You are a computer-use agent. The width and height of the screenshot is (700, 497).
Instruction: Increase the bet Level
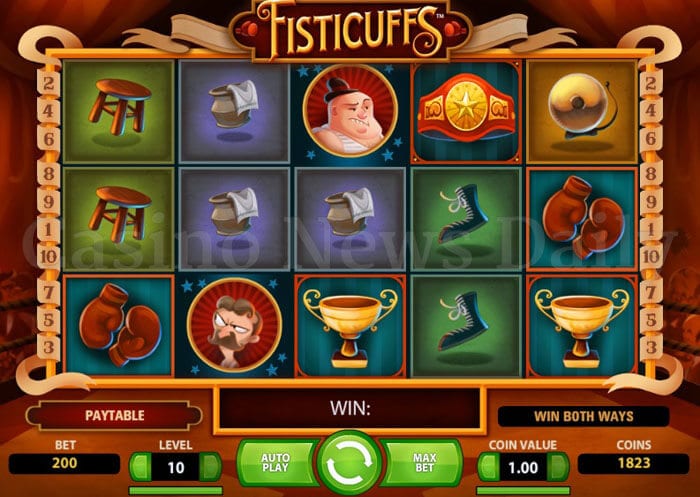pos(211,465)
